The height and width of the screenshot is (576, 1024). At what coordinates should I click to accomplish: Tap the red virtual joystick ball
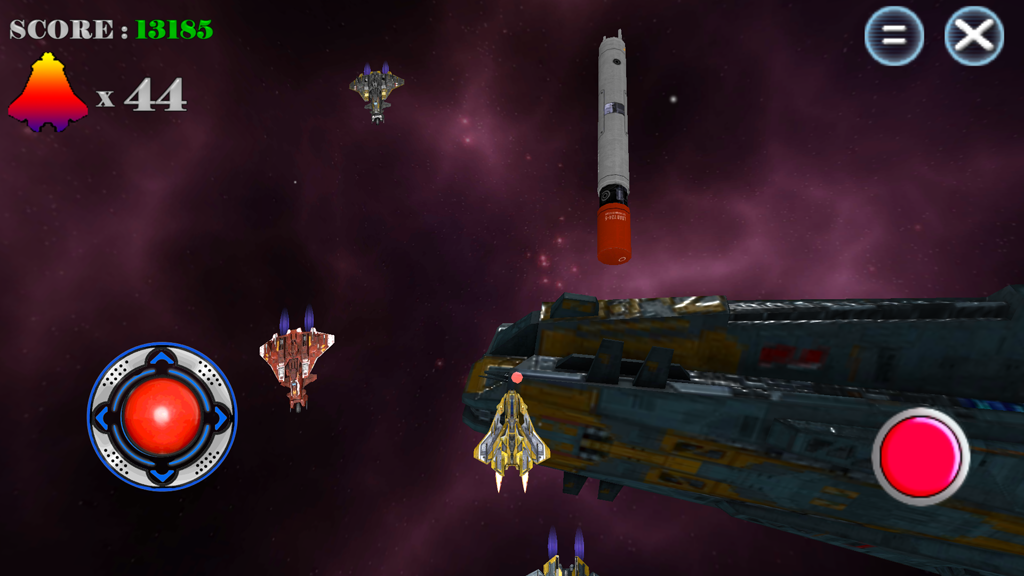pos(162,416)
